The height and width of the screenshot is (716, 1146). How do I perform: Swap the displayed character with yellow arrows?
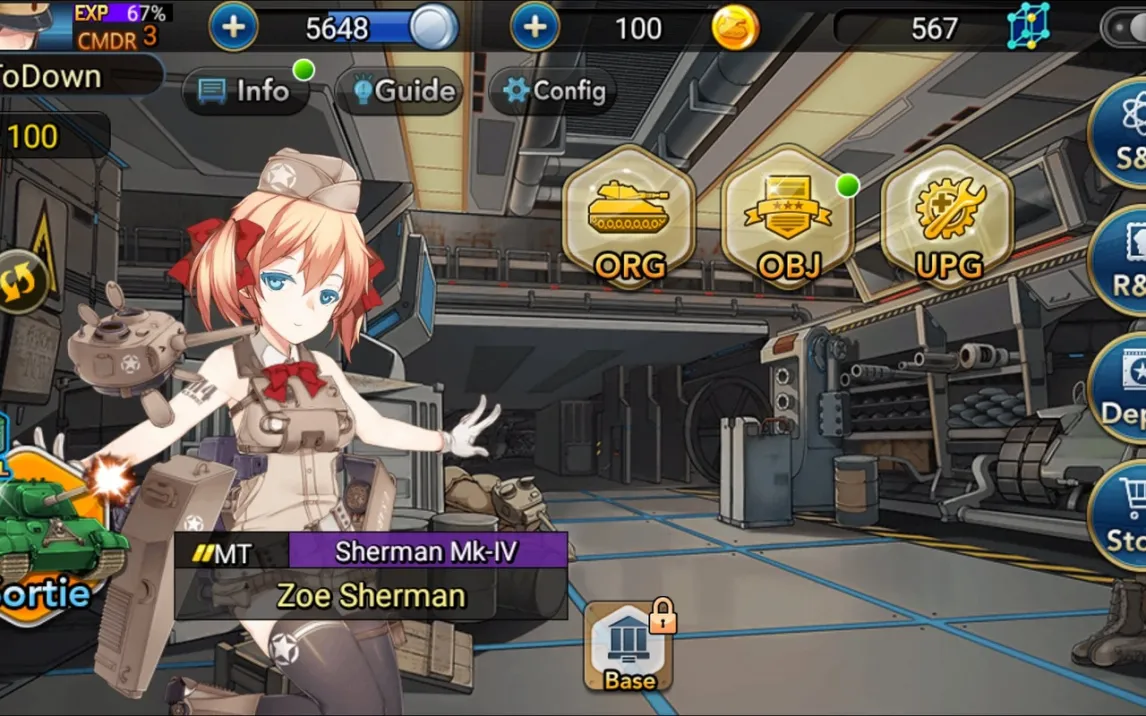click(21, 280)
